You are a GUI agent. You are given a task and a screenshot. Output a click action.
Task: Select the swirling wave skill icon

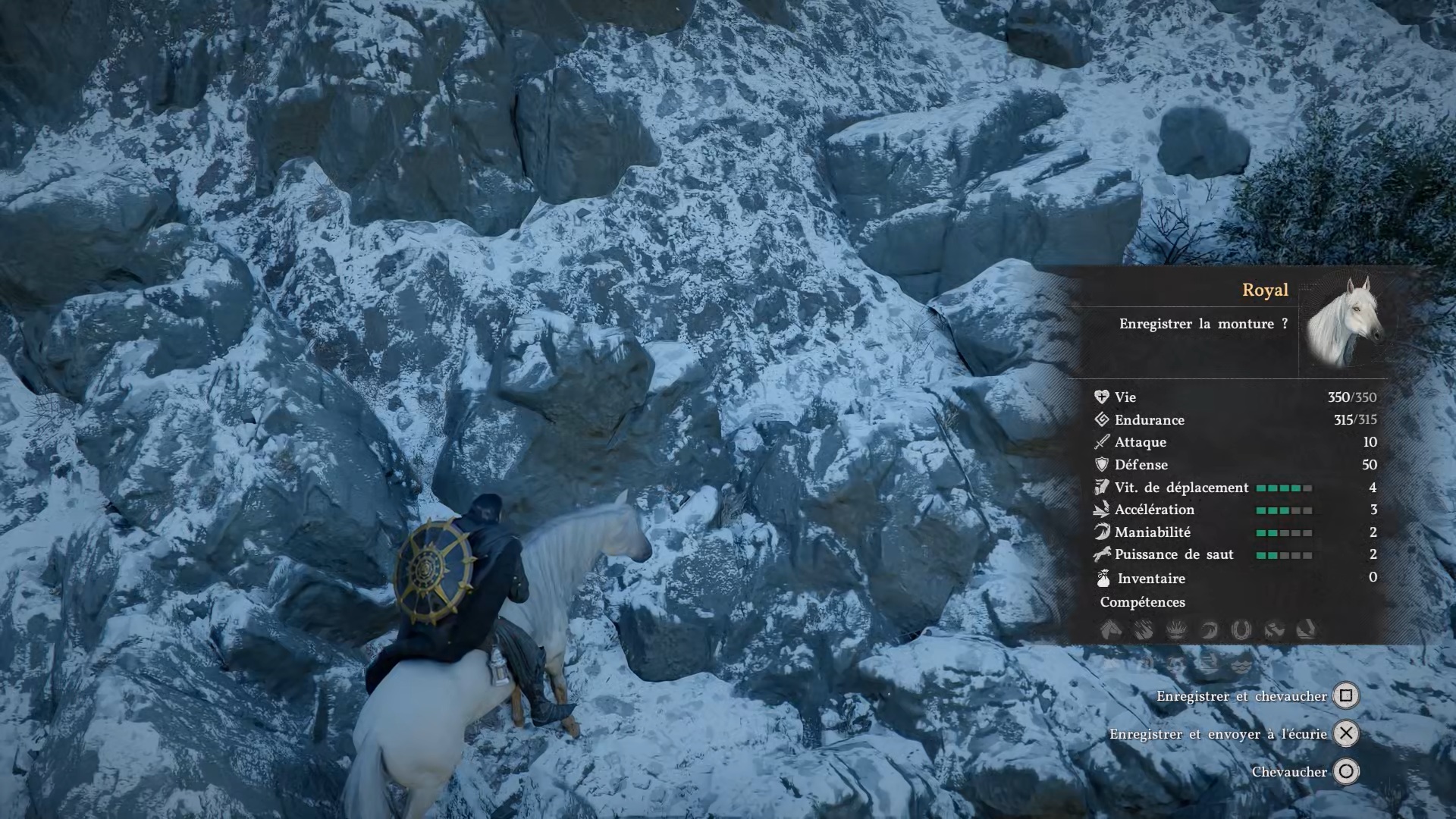pyautogui.click(x=1208, y=629)
